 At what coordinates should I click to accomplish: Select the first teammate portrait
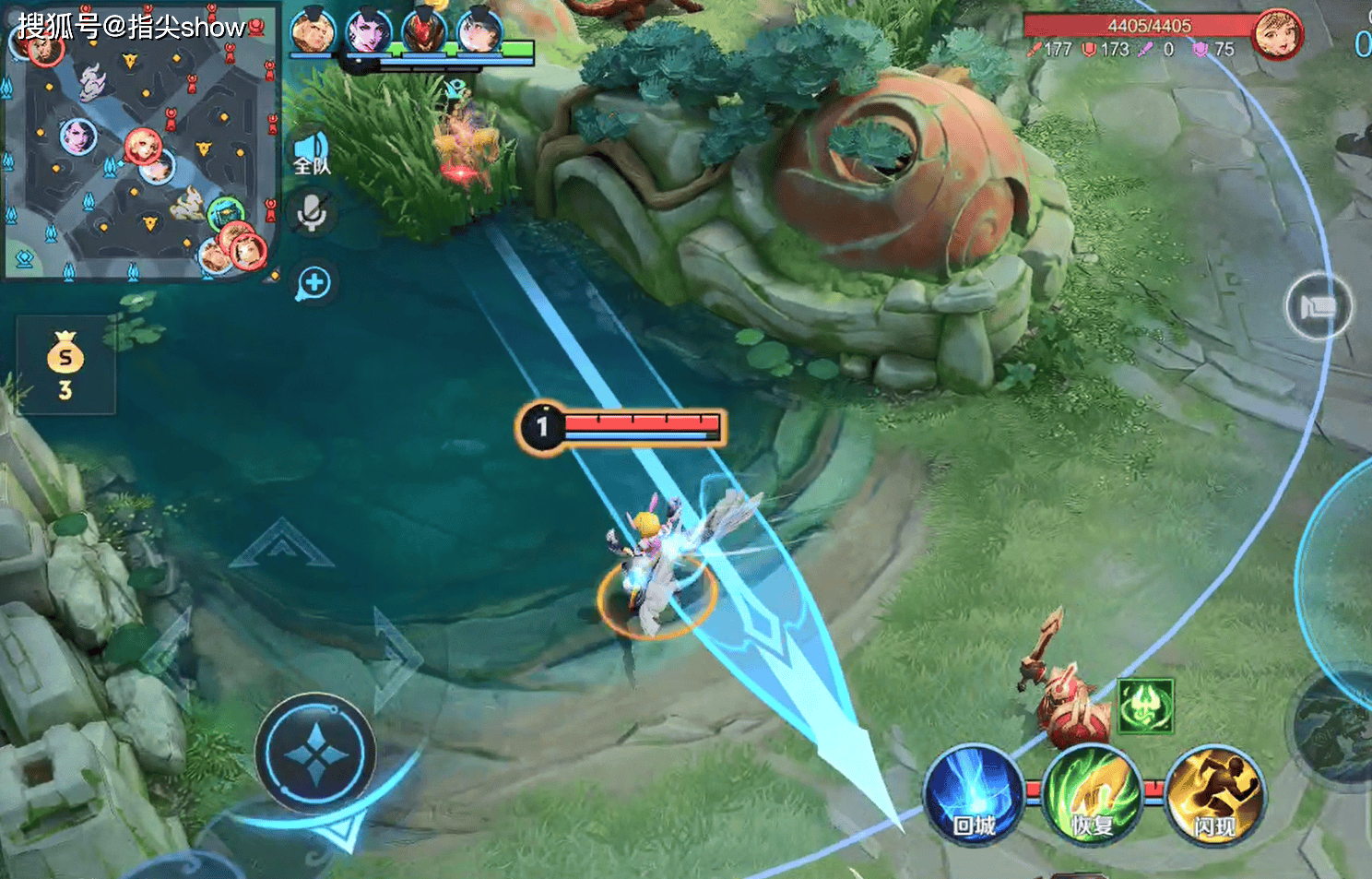pos(312,32)
